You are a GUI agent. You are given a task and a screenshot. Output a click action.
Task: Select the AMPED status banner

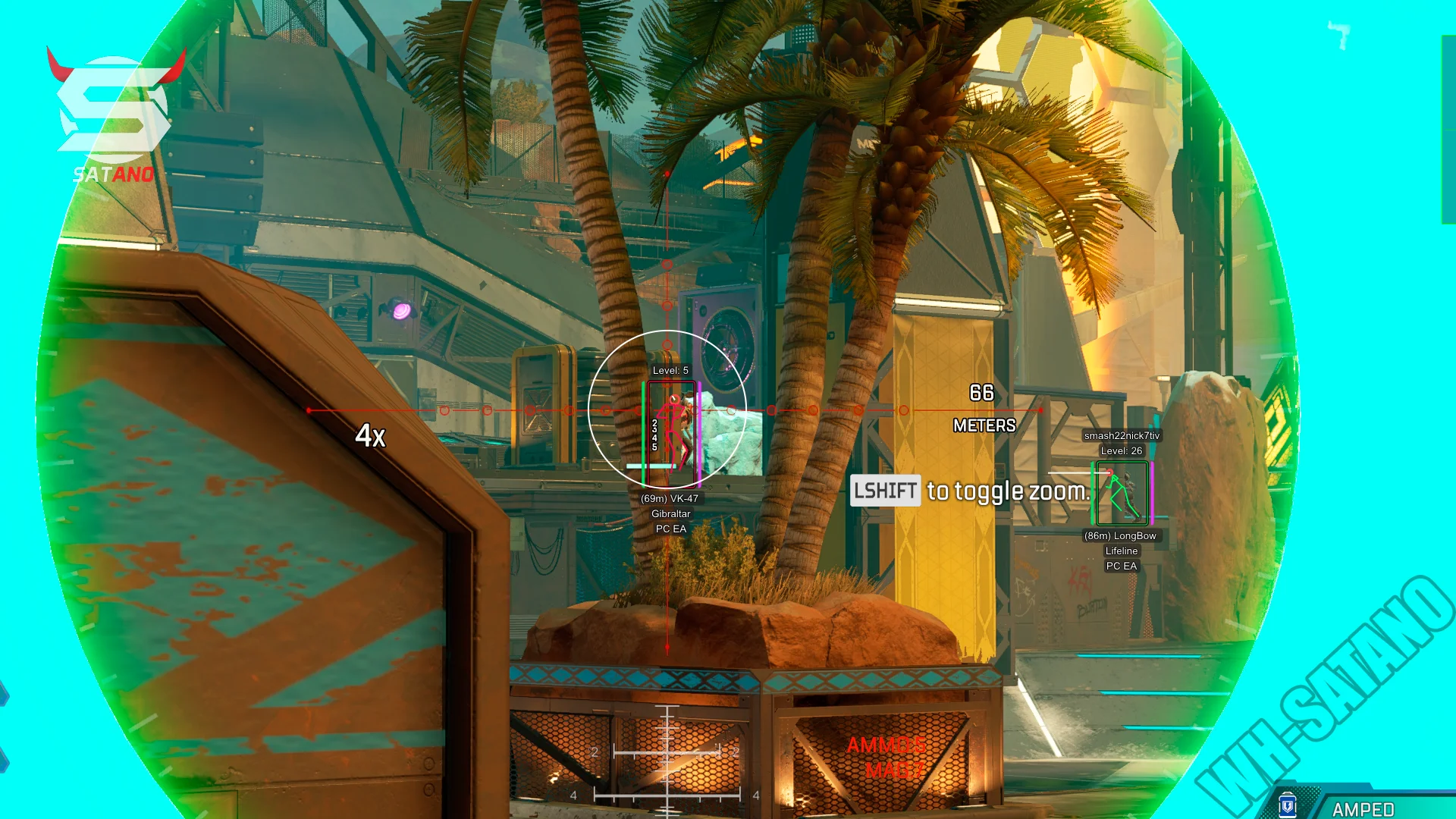point(1363,808)
